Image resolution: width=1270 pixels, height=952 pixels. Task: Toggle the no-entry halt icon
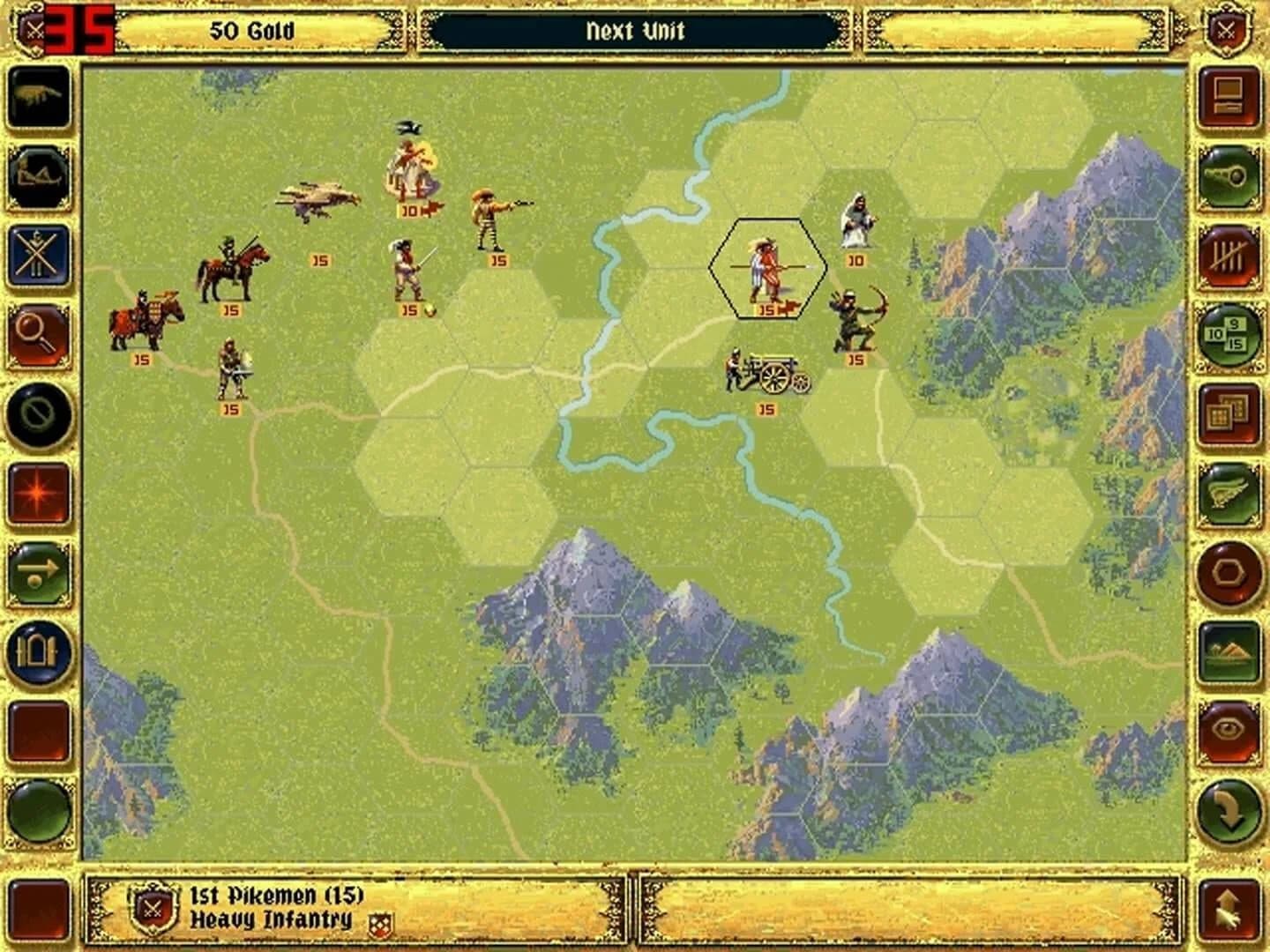[38, 414]
